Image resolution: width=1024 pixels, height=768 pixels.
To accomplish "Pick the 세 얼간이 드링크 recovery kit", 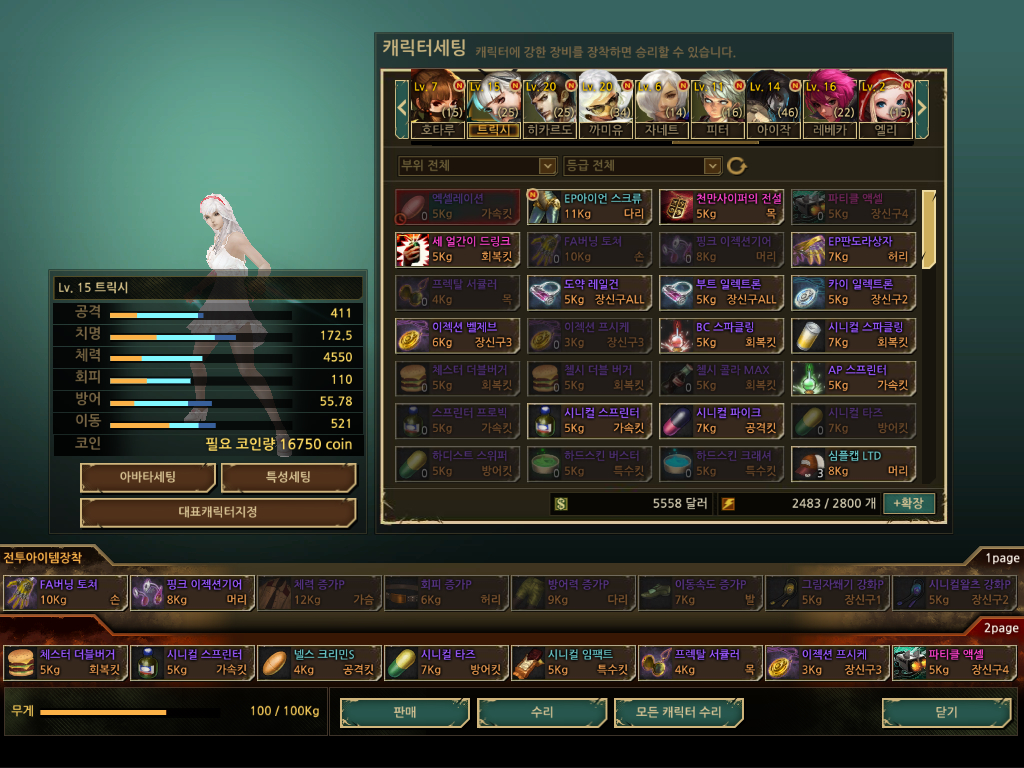I will pyautogui.click(x=457, y=249).
